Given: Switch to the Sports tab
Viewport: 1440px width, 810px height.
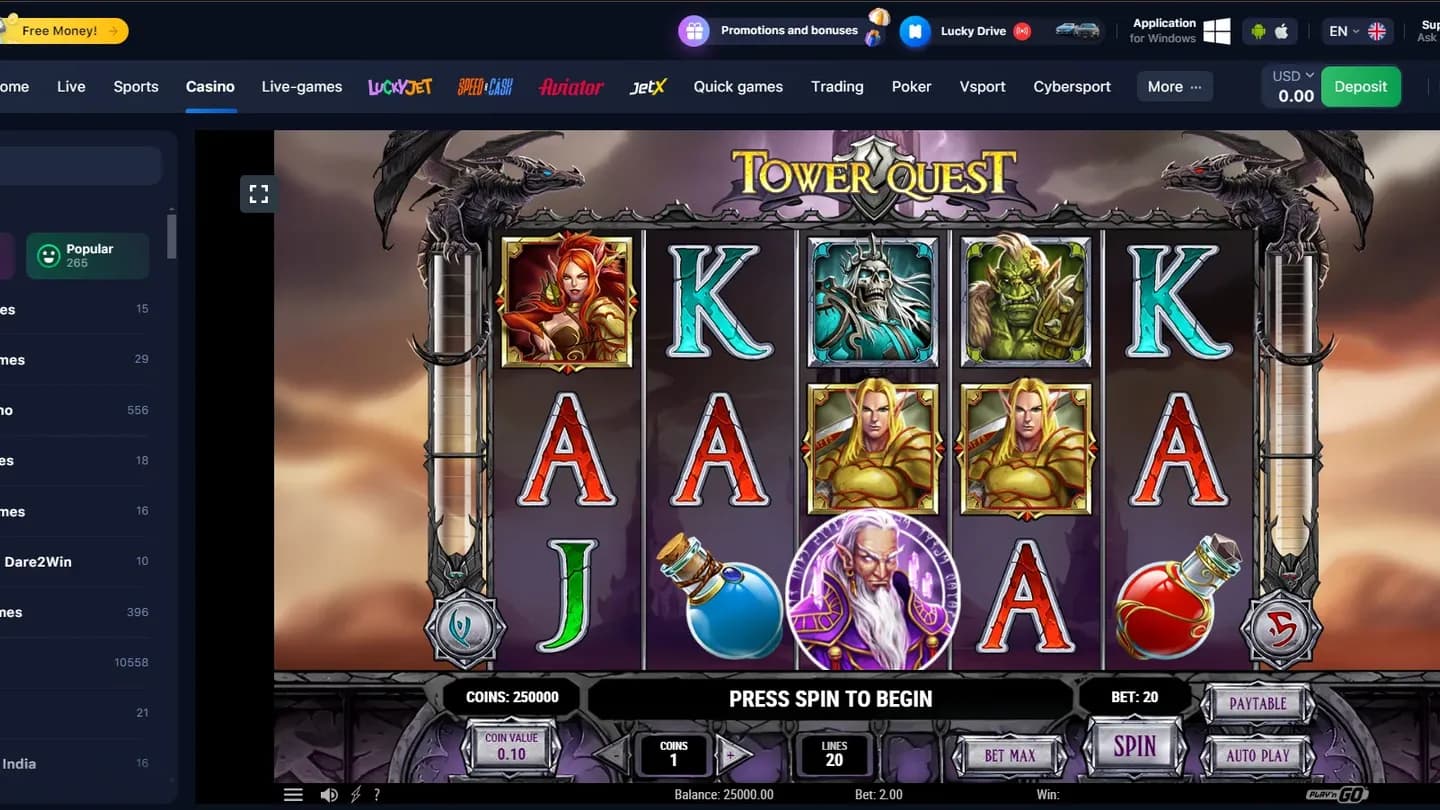Looking at the screenshot, I should (136, 86).
